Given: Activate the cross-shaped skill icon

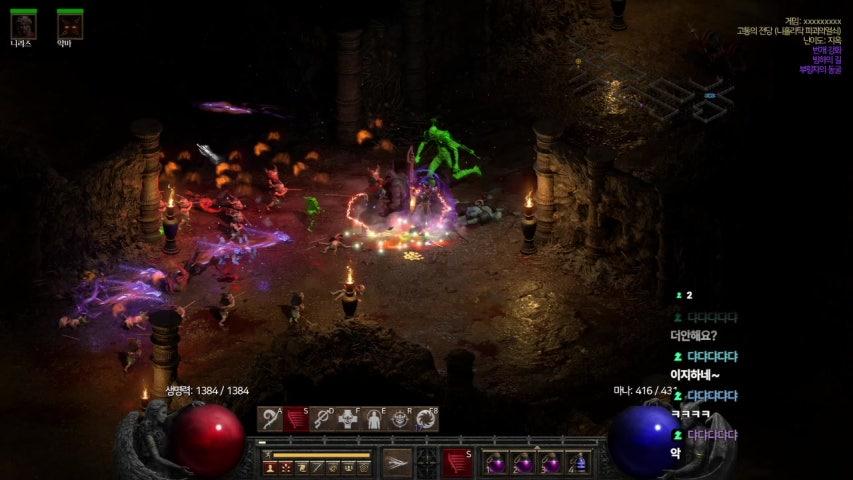Looking at the screenshot, I should click(348, 419).
